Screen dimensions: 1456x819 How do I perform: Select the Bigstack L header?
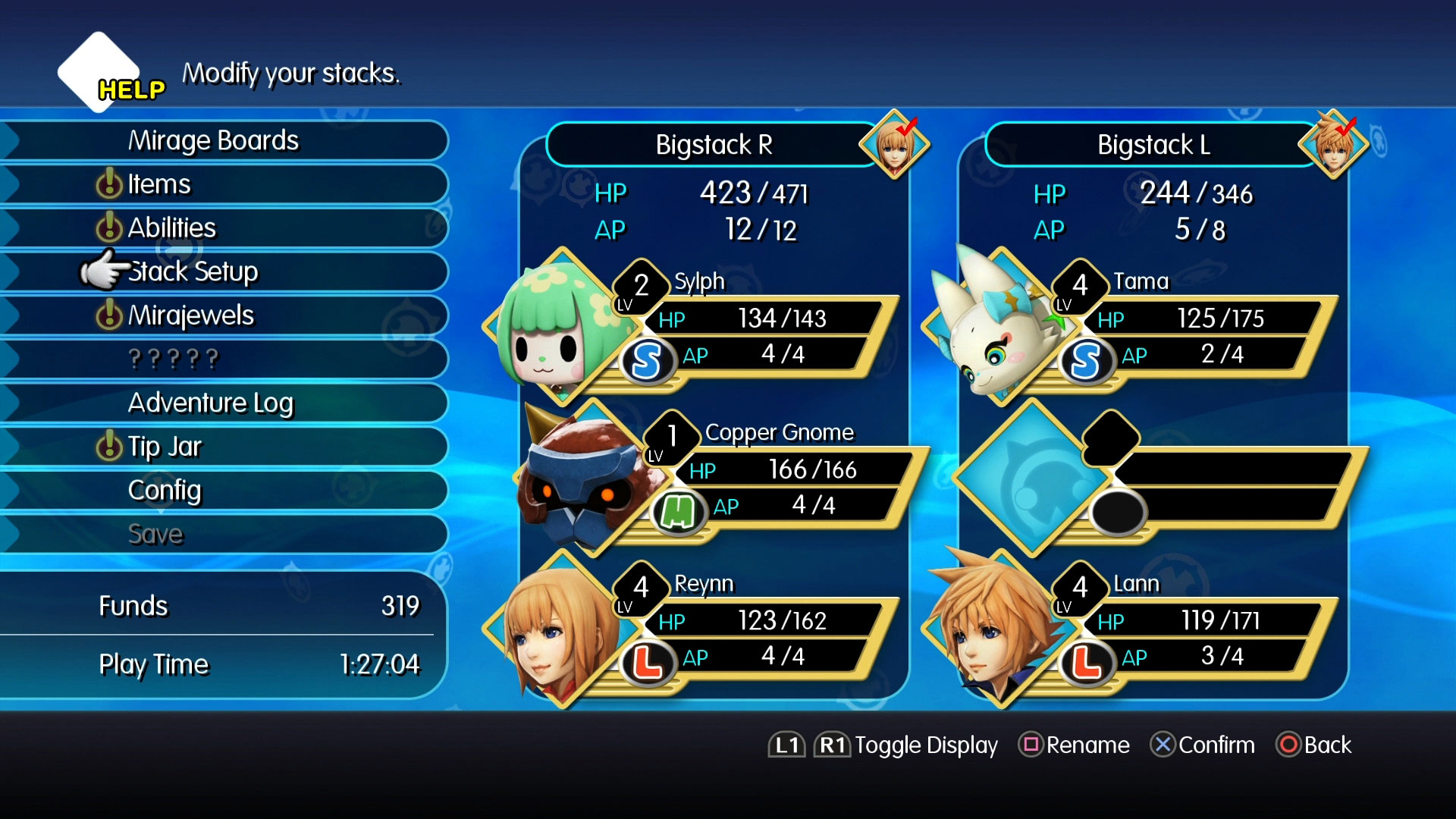1153,145
